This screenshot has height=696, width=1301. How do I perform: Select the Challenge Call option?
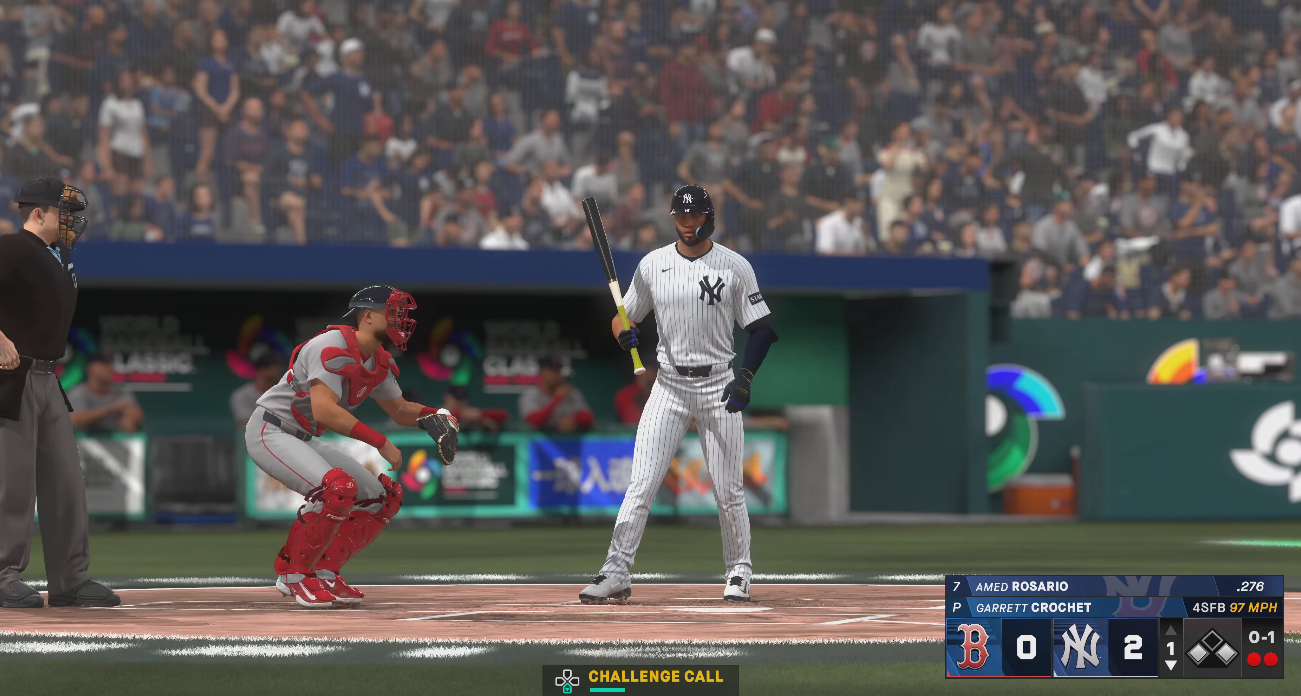(641, 678)
